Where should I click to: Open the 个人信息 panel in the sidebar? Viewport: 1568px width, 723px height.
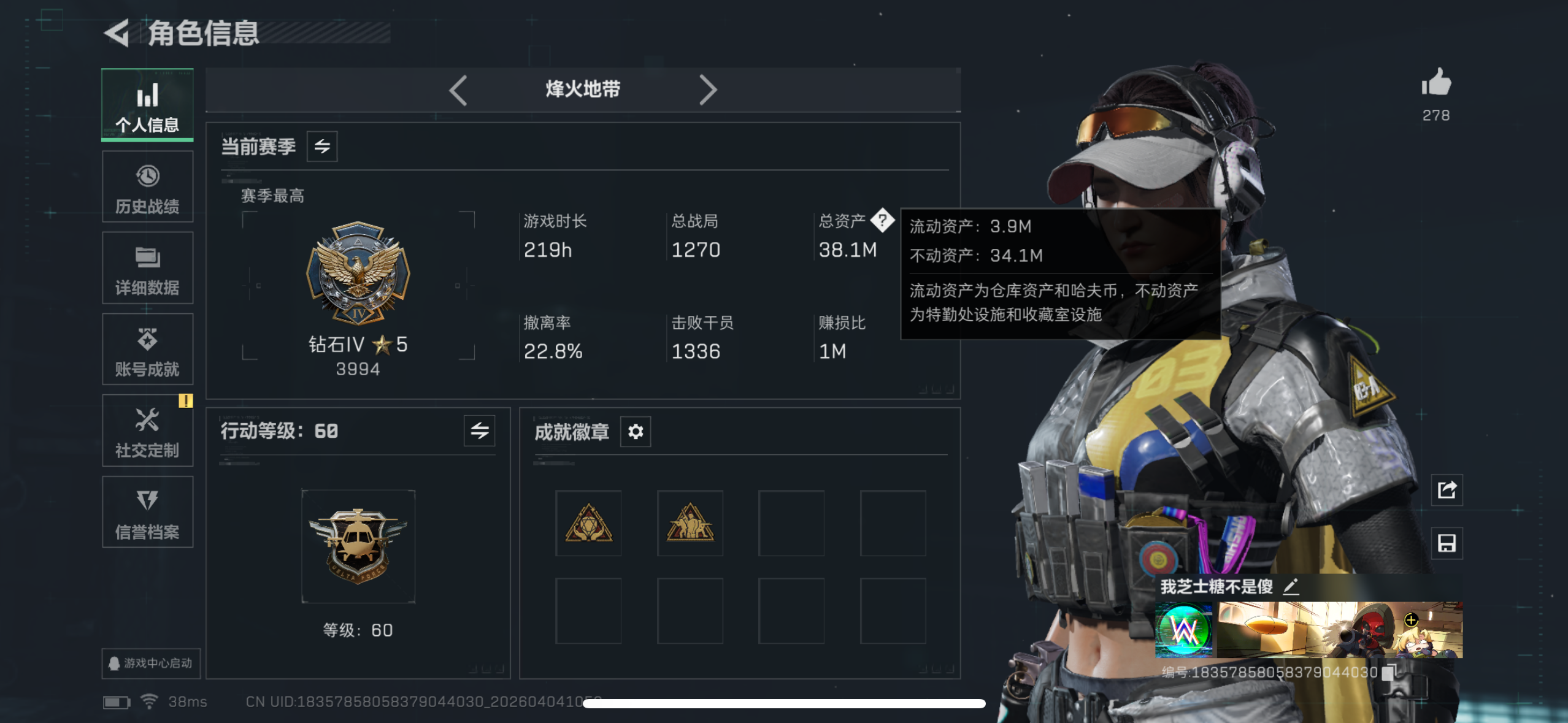coord(147,105)
